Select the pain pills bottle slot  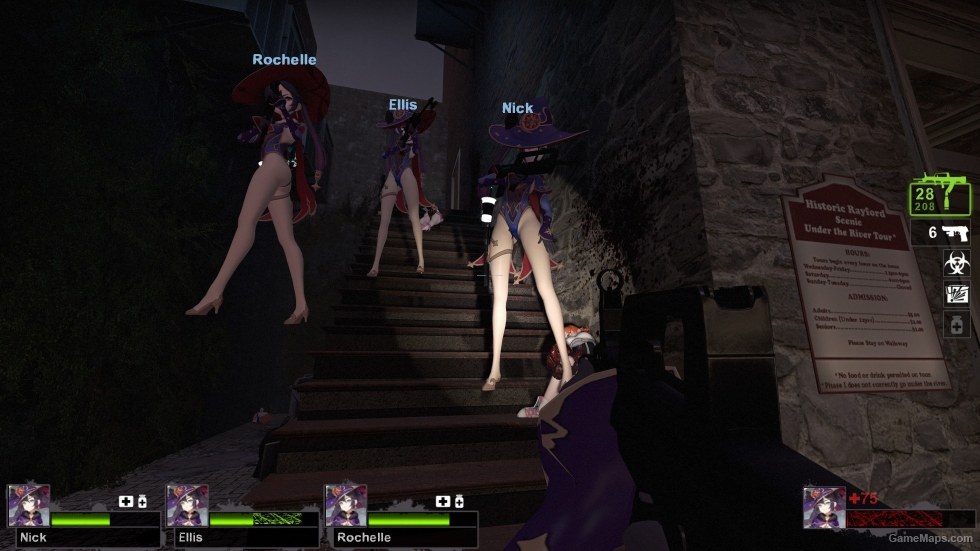[956, 324]
